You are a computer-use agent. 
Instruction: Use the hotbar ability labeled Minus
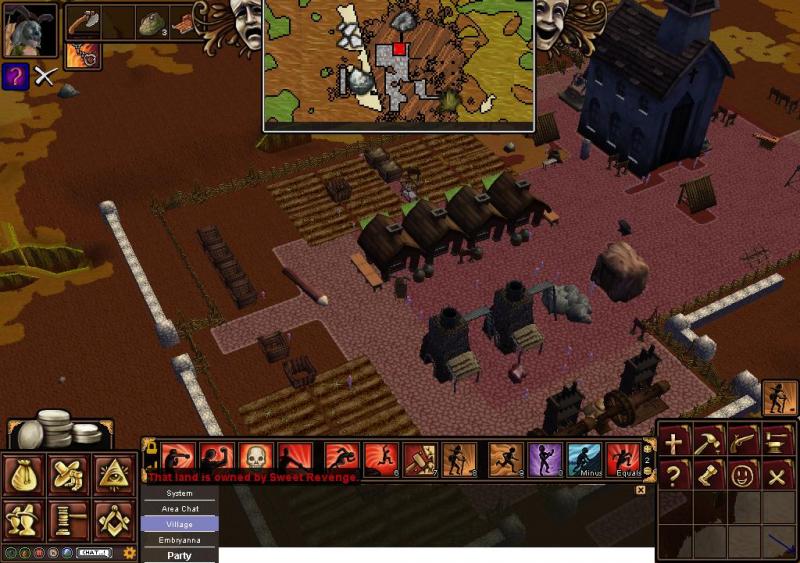click(x=585, y=459)
